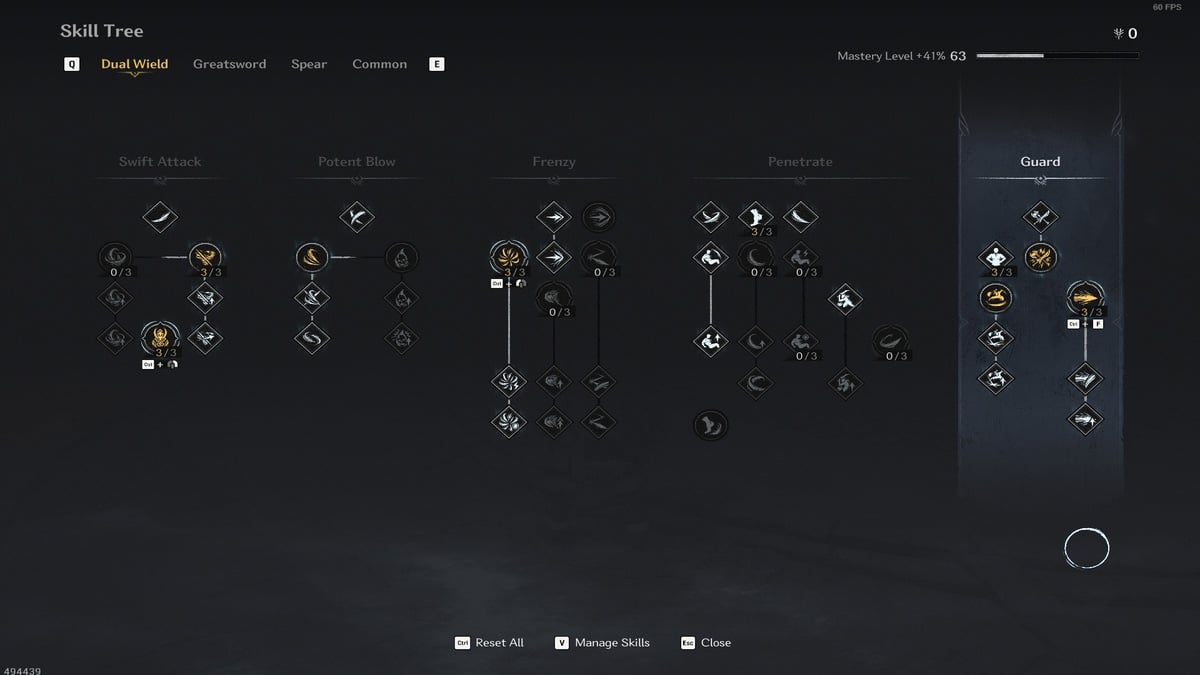Open the Spear skill tab

(x=309, y=64)
